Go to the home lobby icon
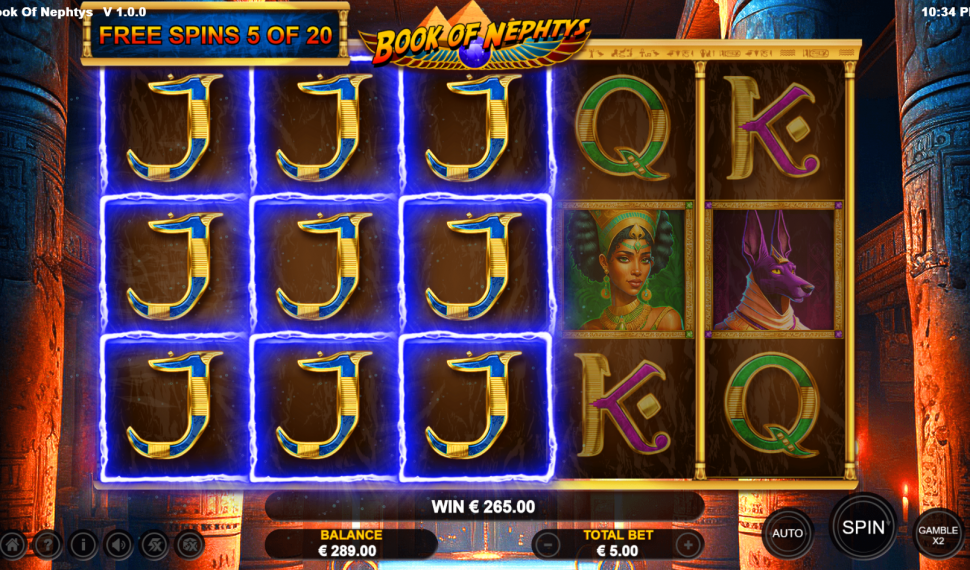 click(13, 545)
